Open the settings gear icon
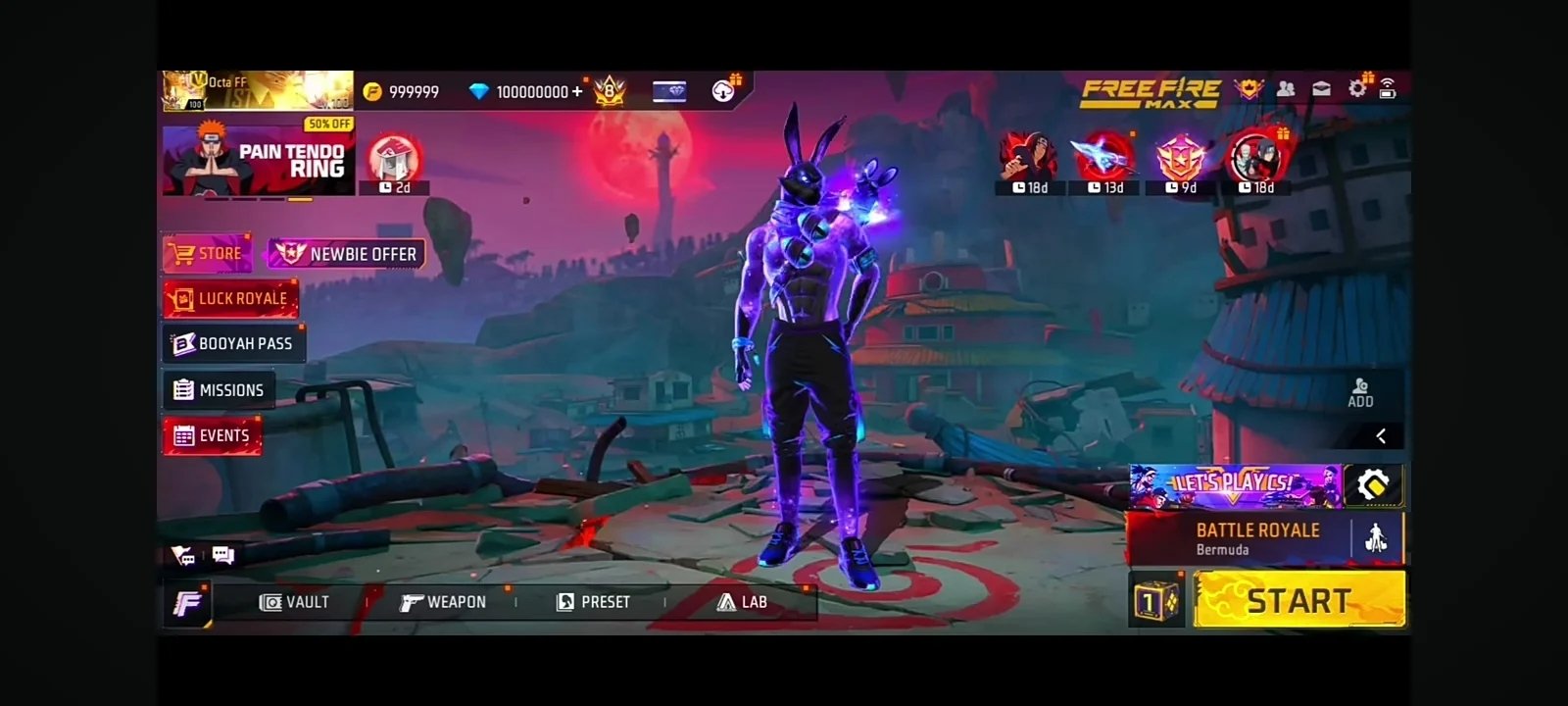 click(1357, 89)
